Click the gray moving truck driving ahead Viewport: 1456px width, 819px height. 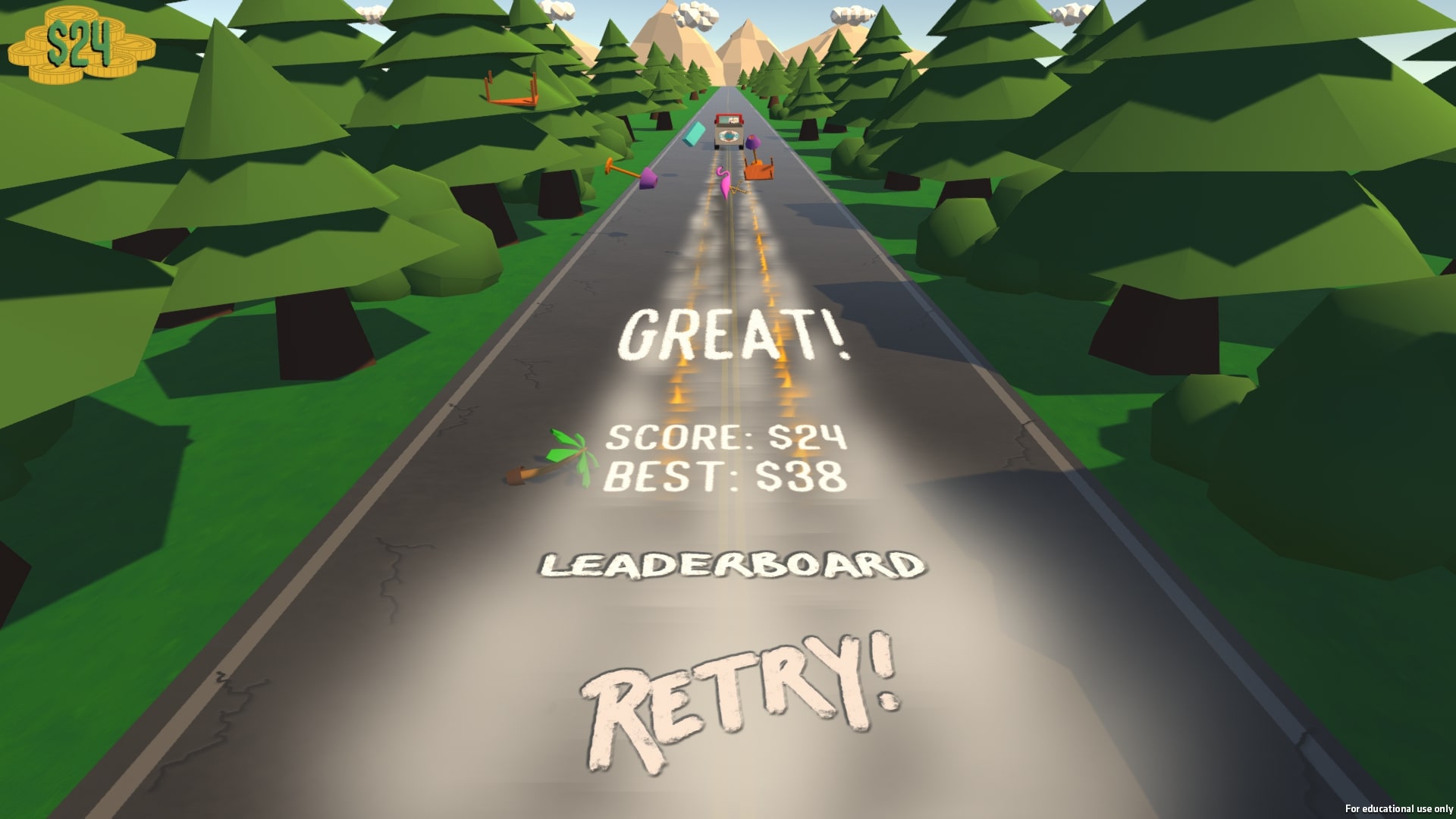(728, 129)
